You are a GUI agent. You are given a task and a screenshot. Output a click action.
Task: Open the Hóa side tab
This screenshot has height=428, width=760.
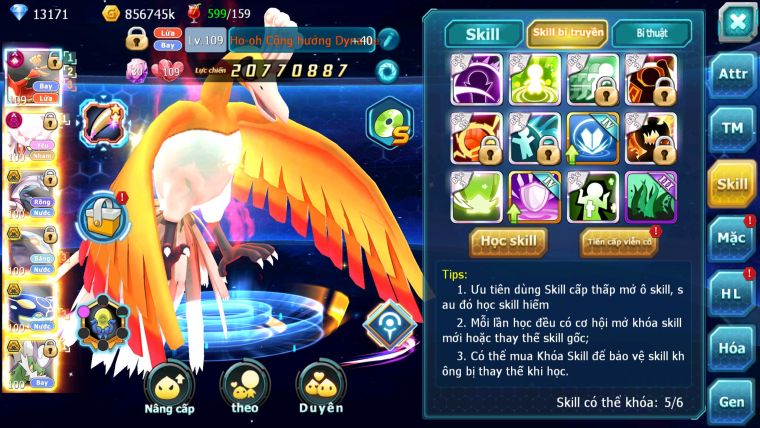[732, 347]
